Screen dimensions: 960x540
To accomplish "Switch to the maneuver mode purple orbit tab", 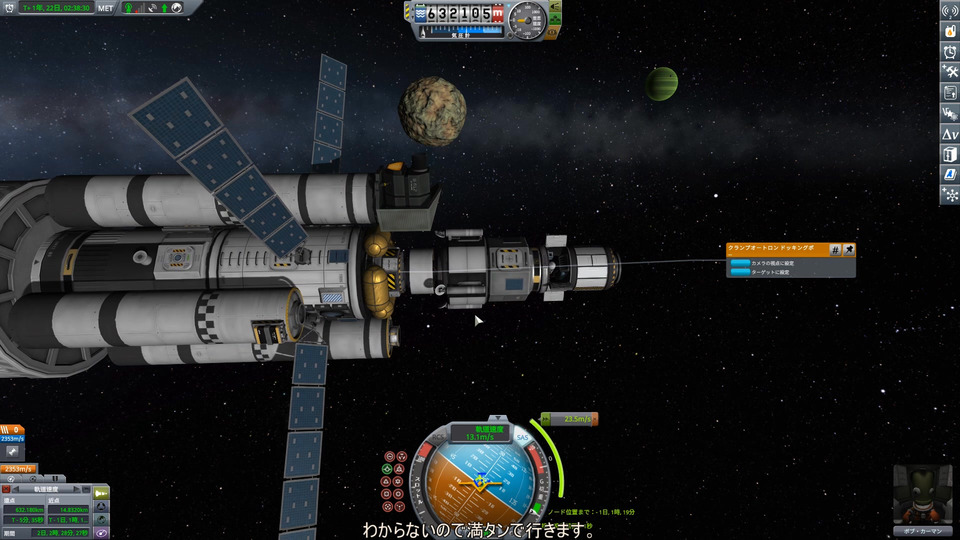I will coord(102,534).
